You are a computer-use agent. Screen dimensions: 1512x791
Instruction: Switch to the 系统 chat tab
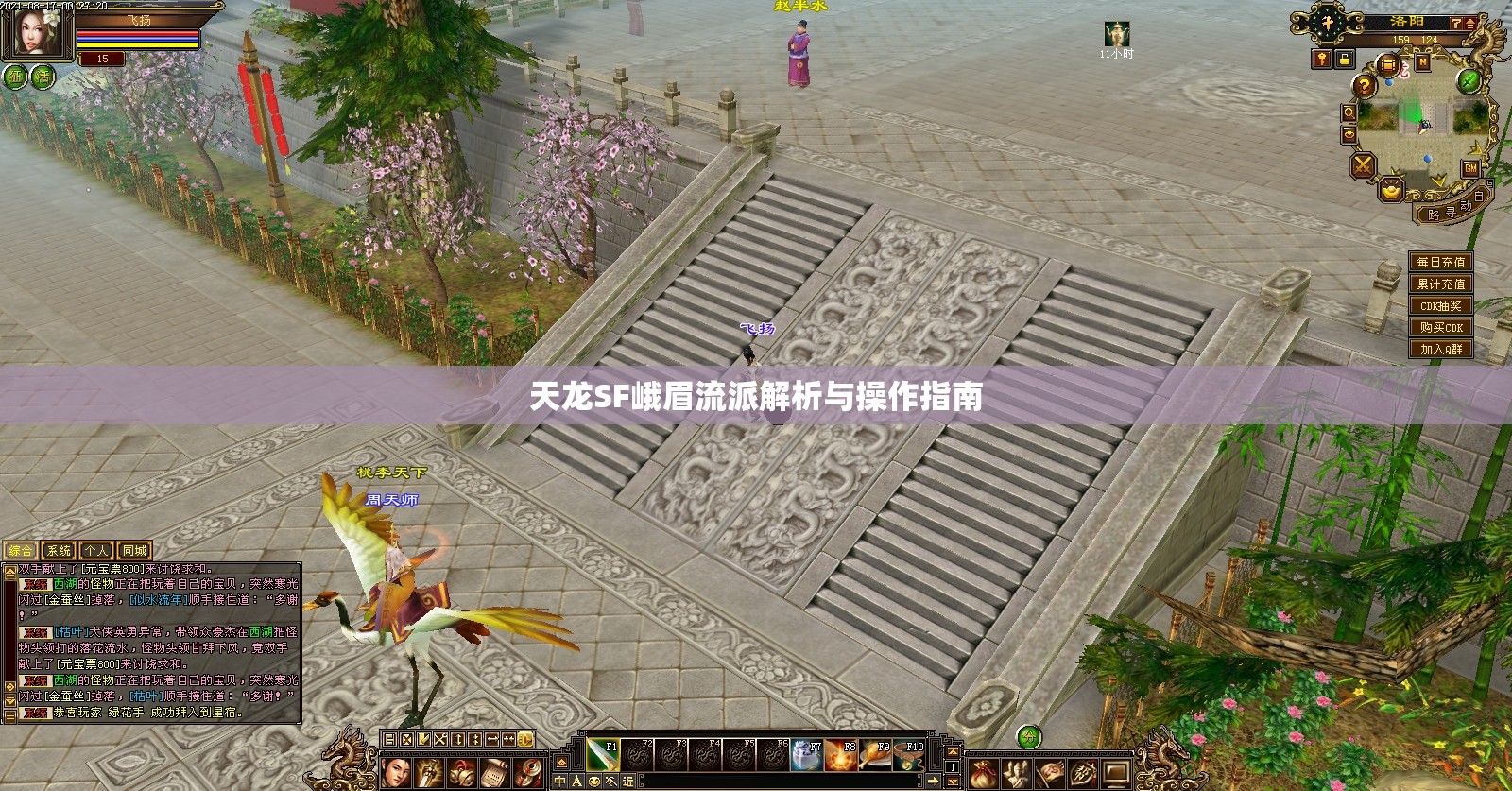tap(60, 550)
